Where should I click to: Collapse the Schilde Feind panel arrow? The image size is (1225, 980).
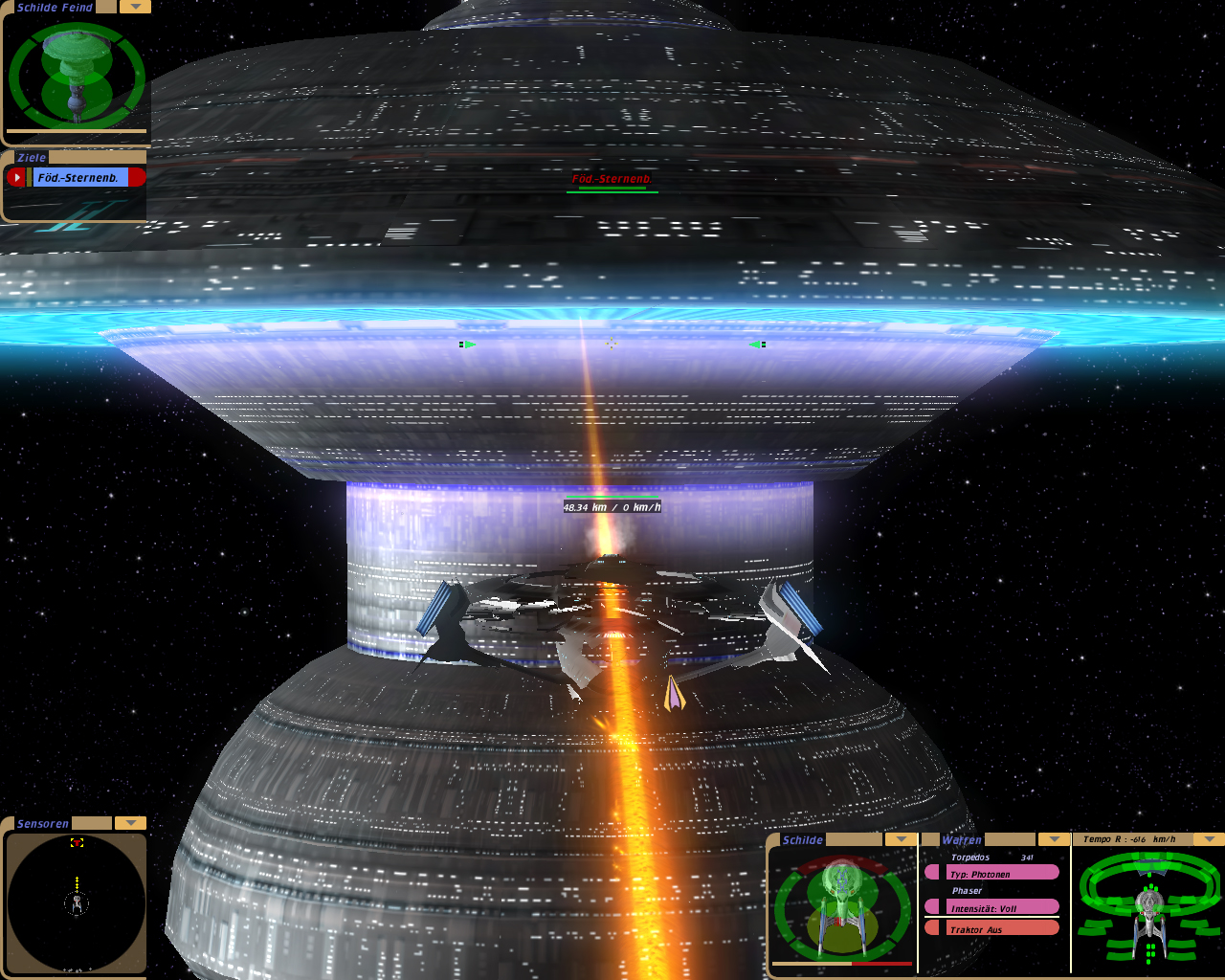coord(135,7)
